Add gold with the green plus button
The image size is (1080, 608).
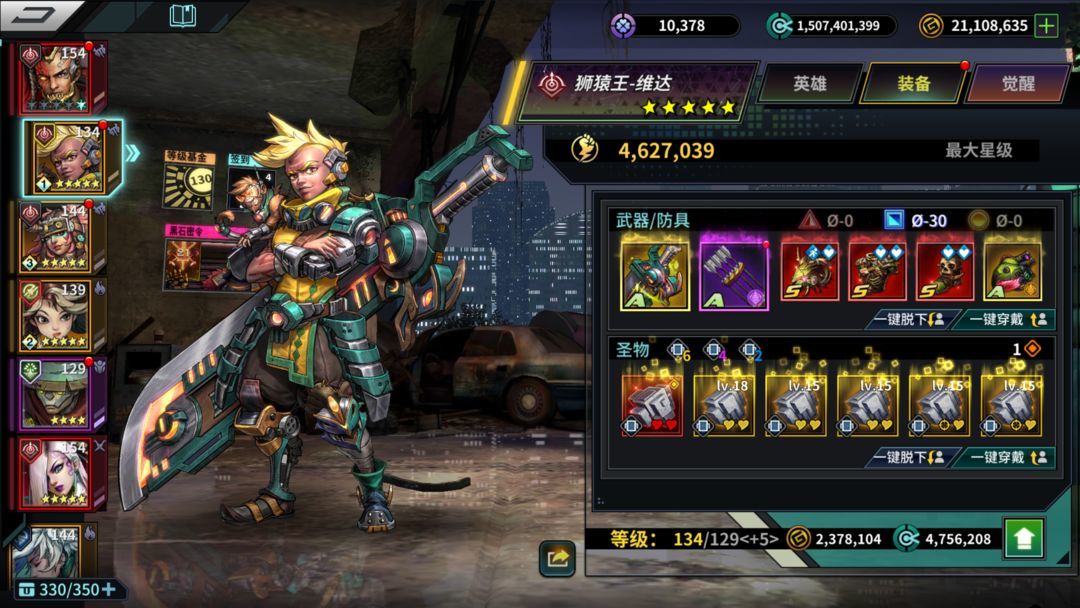point(1046,26)
